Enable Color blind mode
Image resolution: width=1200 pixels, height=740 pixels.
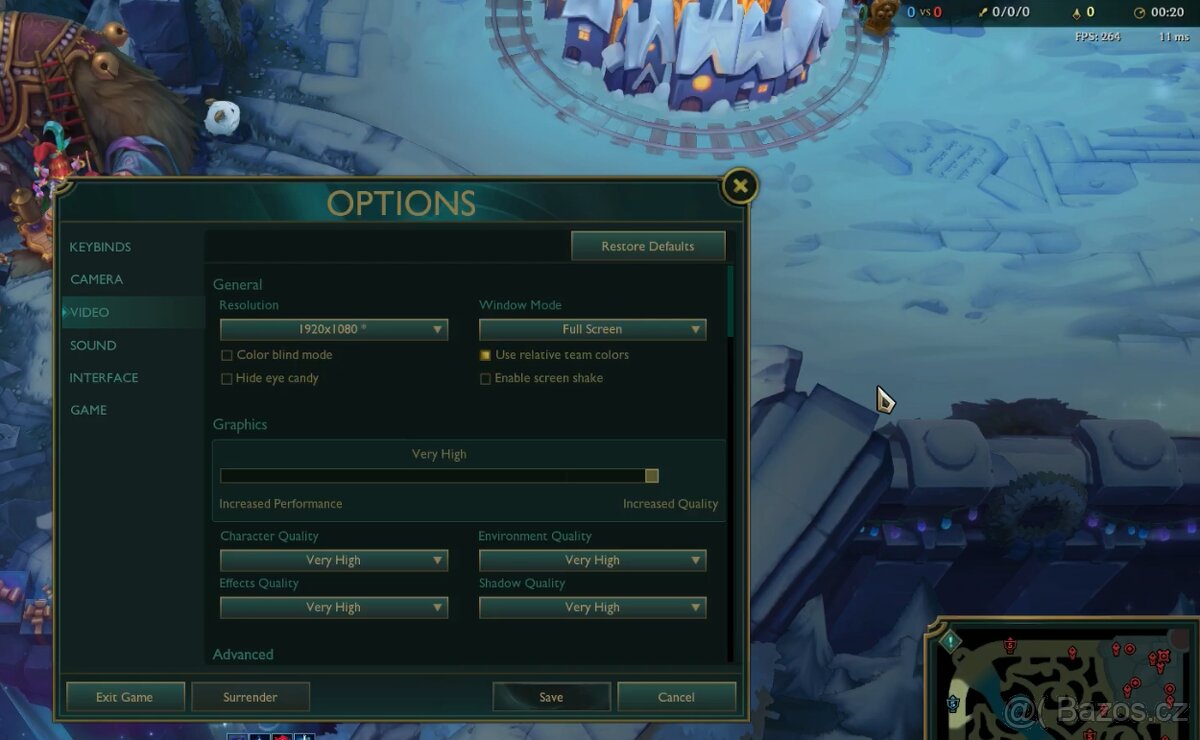pos(227,355)
